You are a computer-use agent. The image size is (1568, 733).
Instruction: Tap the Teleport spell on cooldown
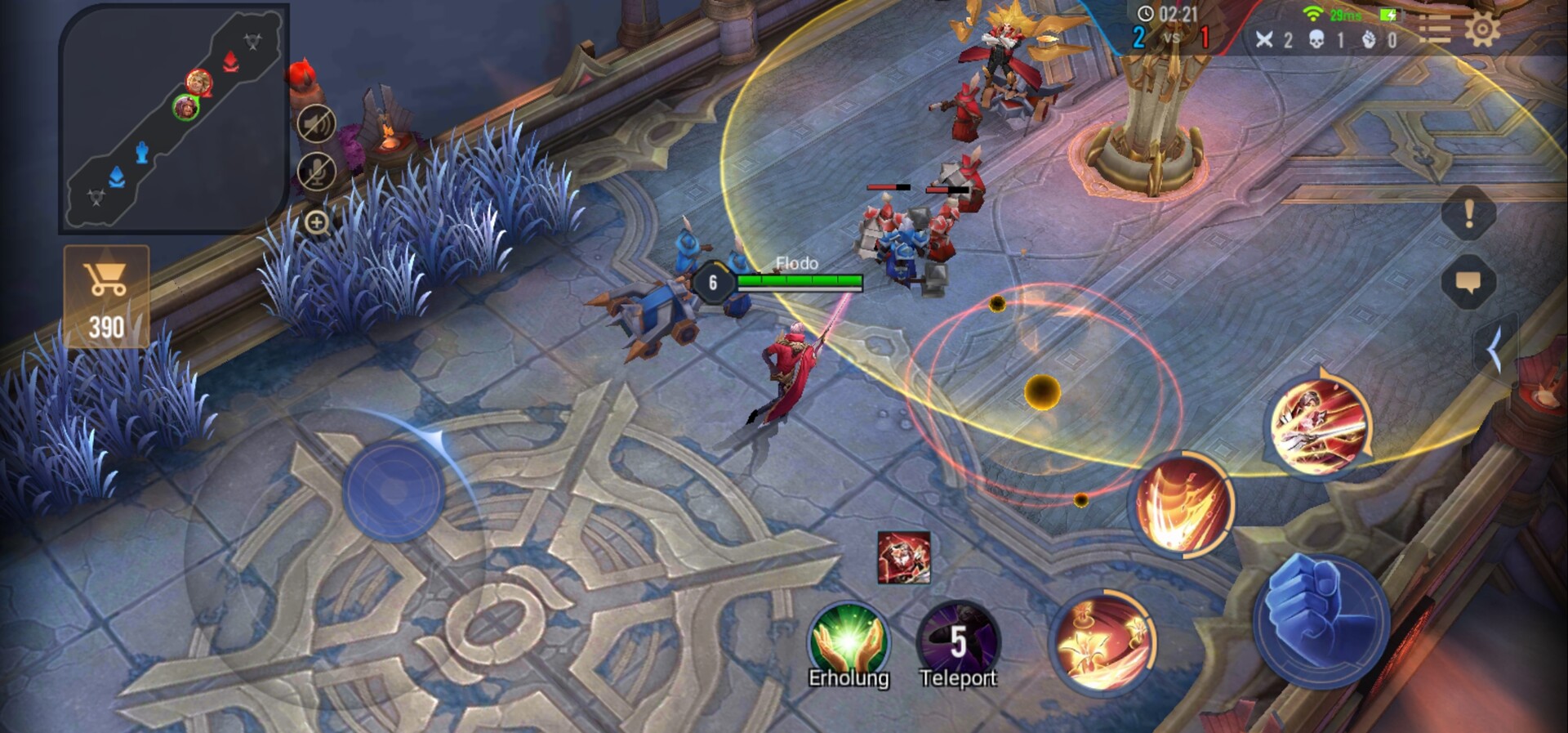958,643
